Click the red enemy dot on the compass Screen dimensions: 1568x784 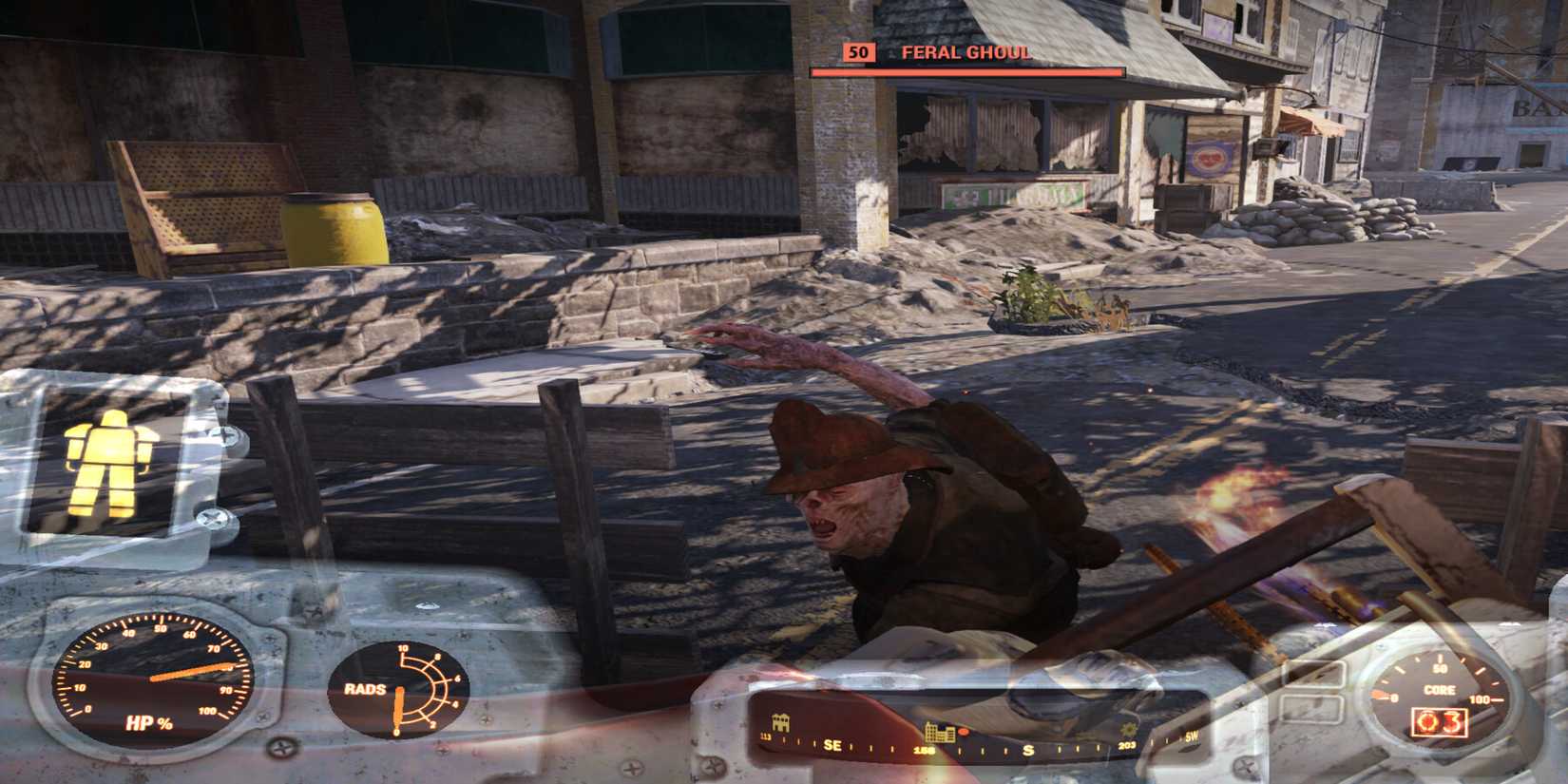point(963,732)
